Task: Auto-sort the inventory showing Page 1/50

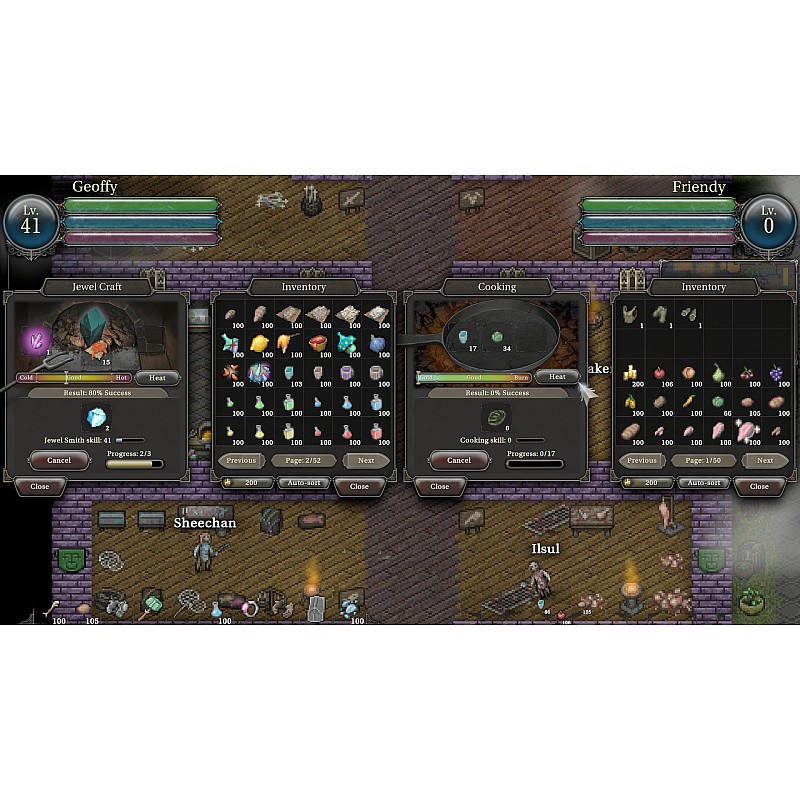Action: click(x=703, y=483)
